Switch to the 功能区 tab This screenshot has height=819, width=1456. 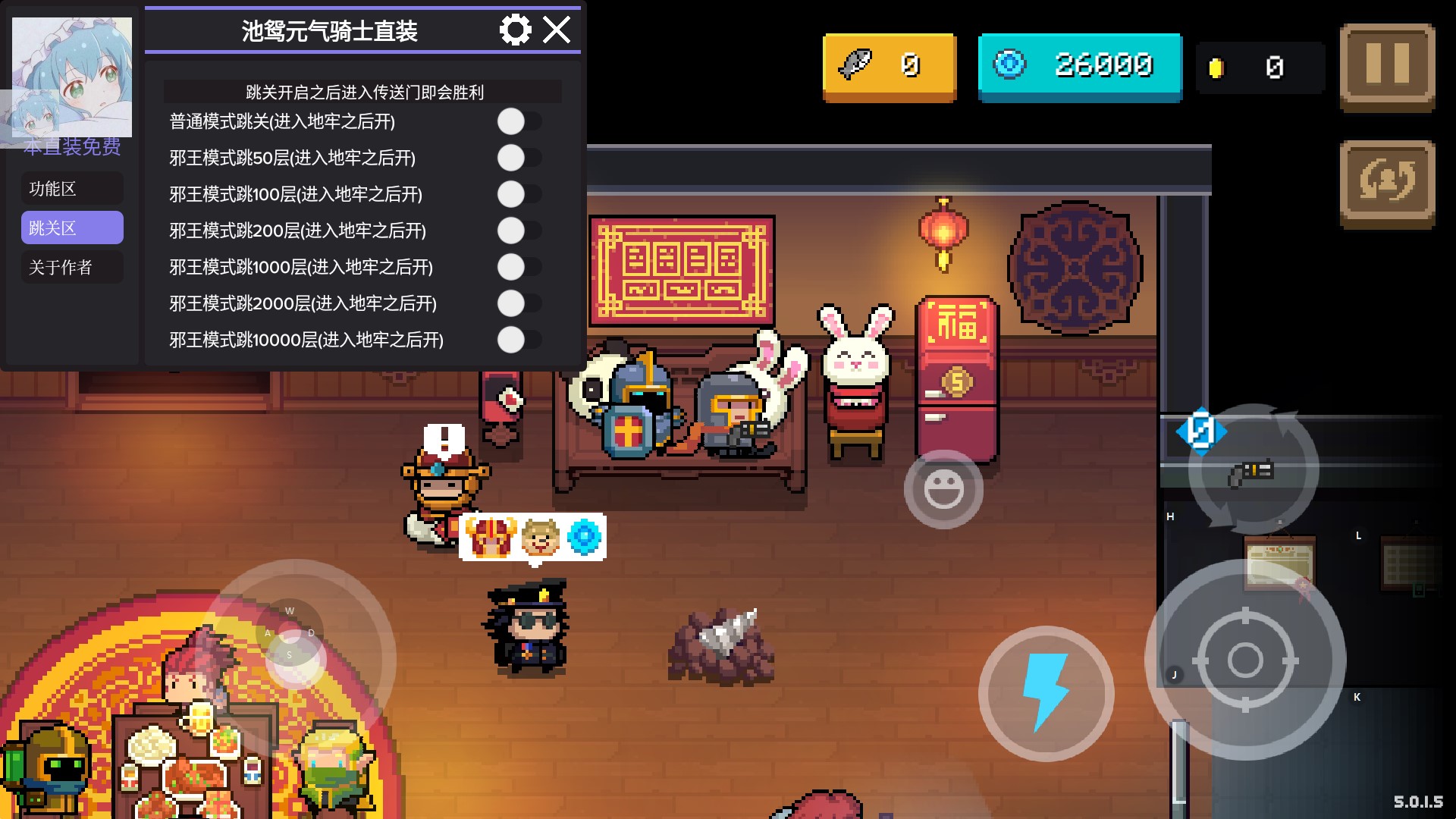click(x=71, y=188)
